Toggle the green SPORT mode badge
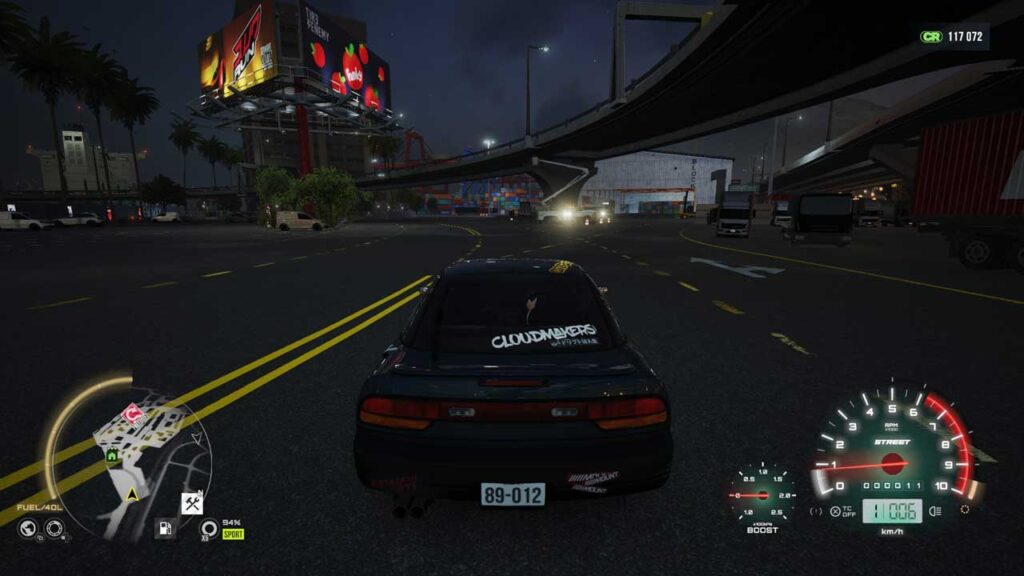 coord(233,534)
